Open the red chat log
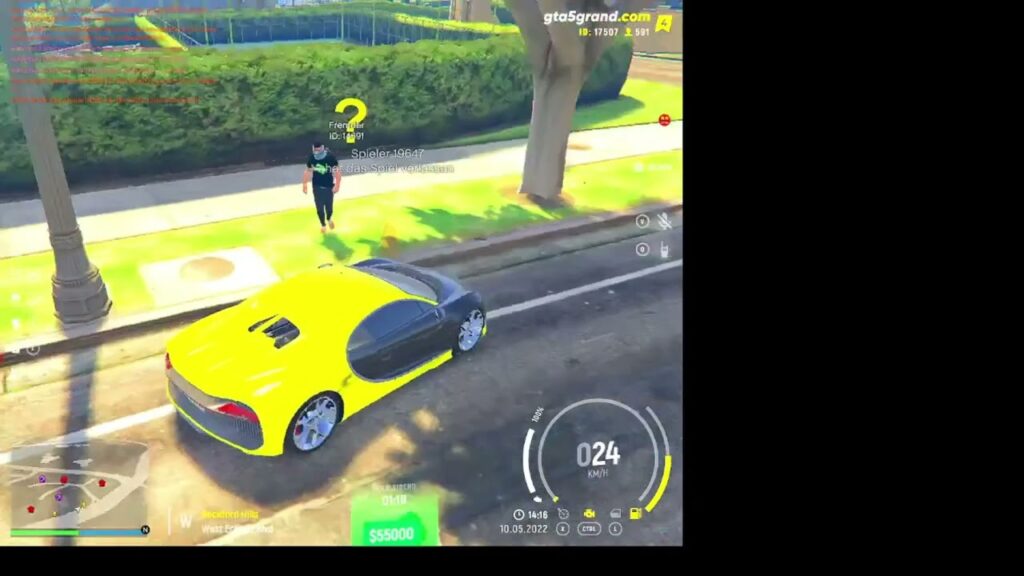Screen dimensions: 1024x576 110,55
